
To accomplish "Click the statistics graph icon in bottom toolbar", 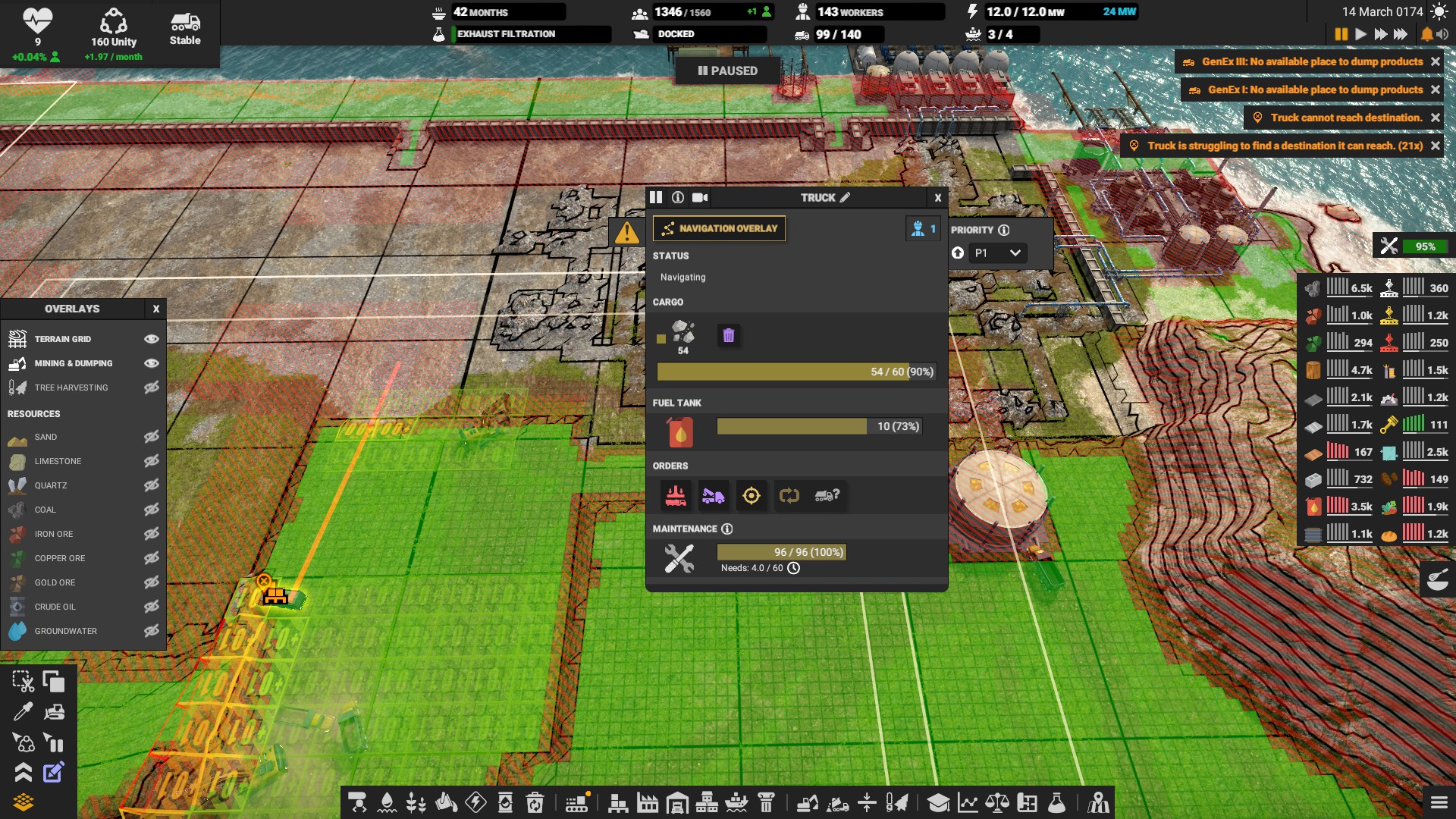I will coord(968,802).
